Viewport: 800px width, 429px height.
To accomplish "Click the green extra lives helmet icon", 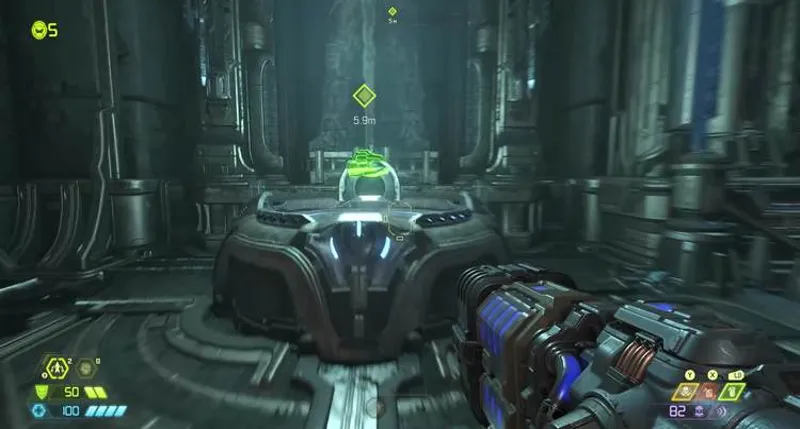I will [x=39, y=30].
